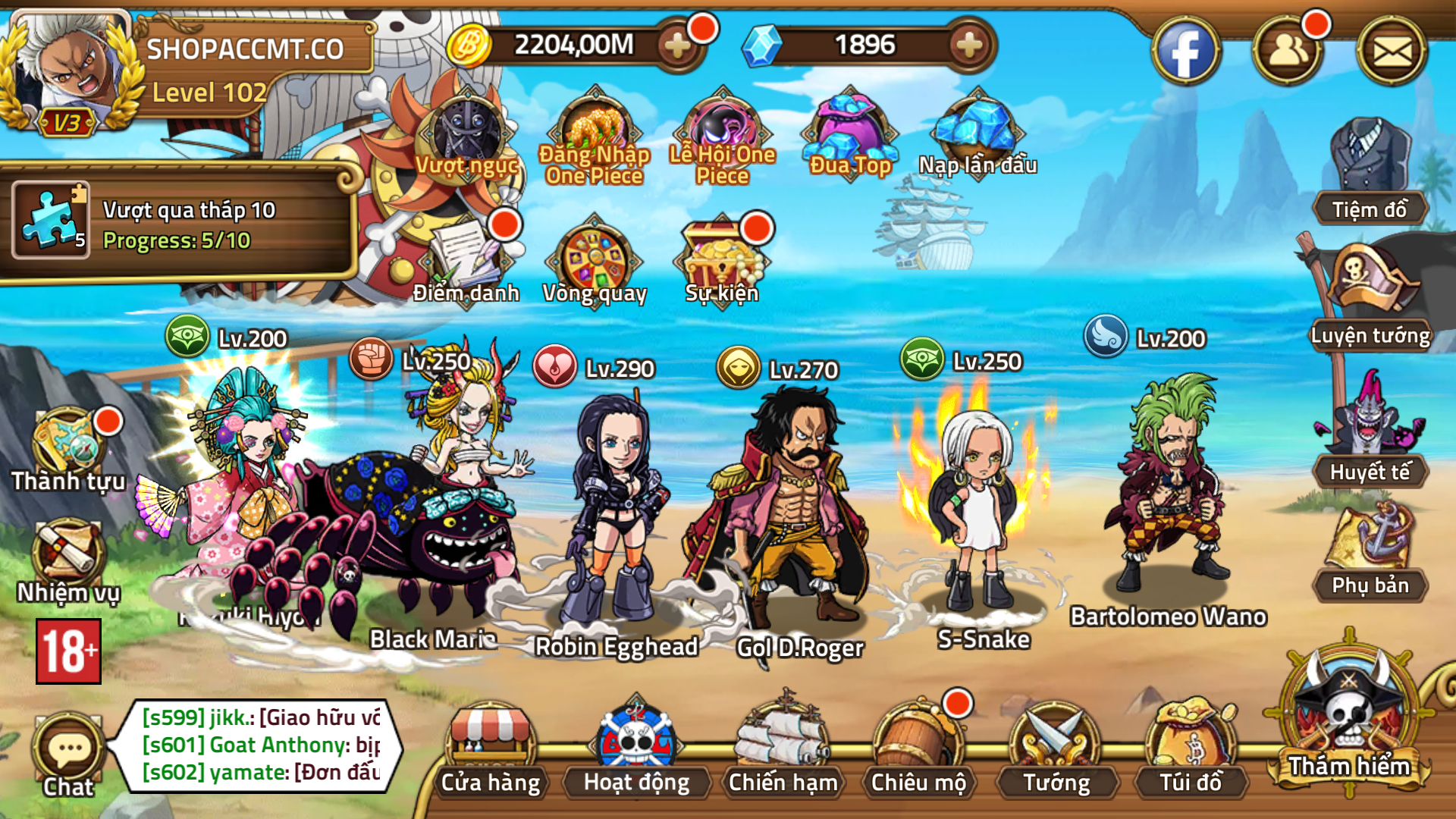1456x819 pixels.
Task: Open the Lễ Hội One Piece festival
Action: pos(724,129)
